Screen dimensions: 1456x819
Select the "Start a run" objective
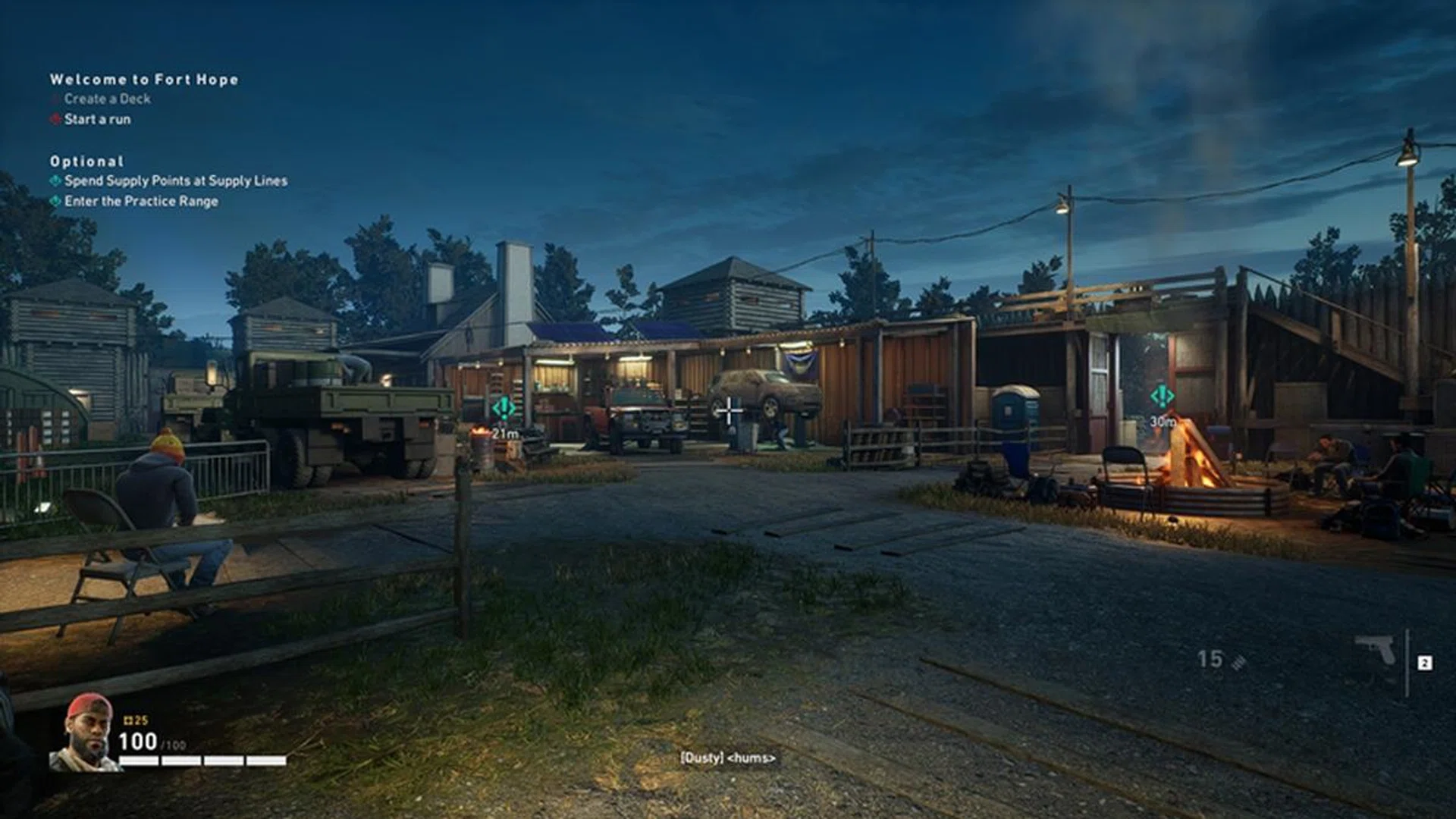[97, 119]
